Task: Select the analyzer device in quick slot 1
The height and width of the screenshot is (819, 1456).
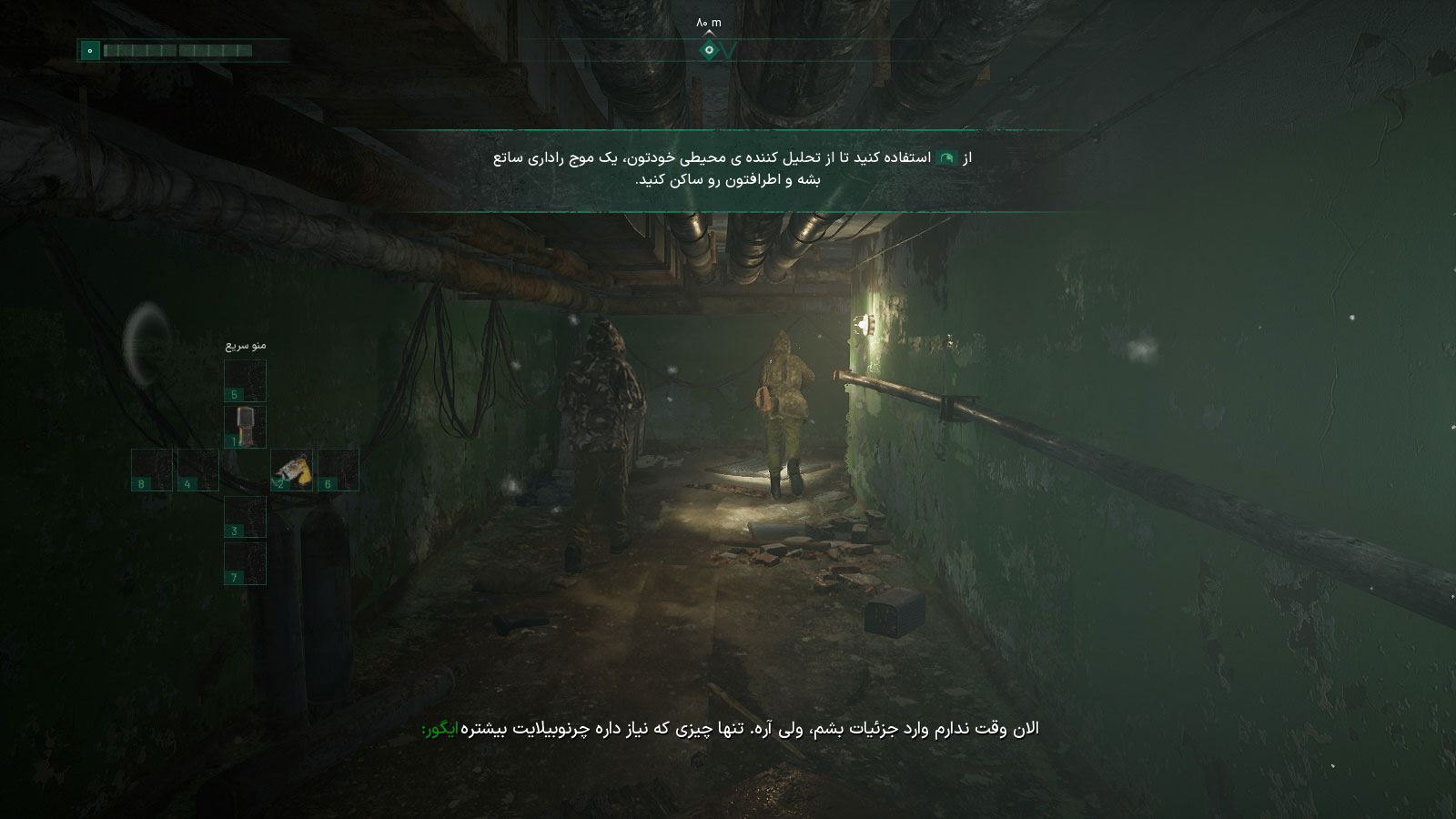Action: pos(245,426)
